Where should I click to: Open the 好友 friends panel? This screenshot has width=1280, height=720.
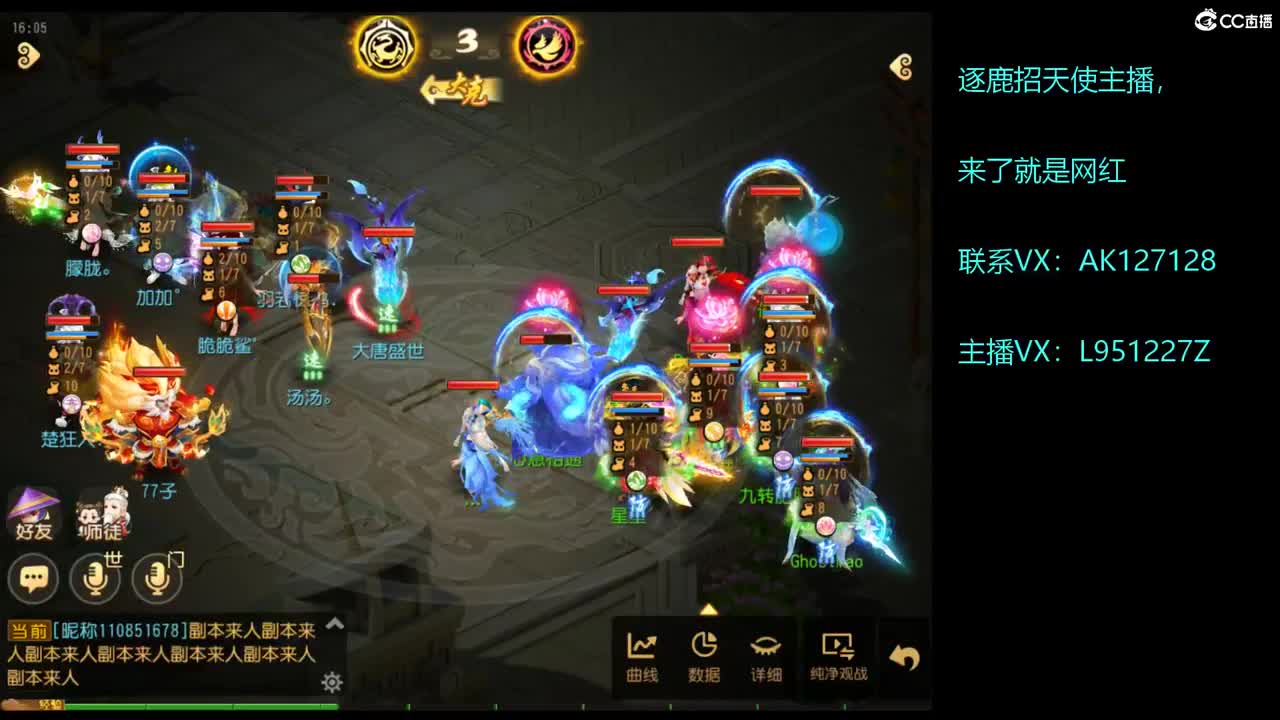33,512
